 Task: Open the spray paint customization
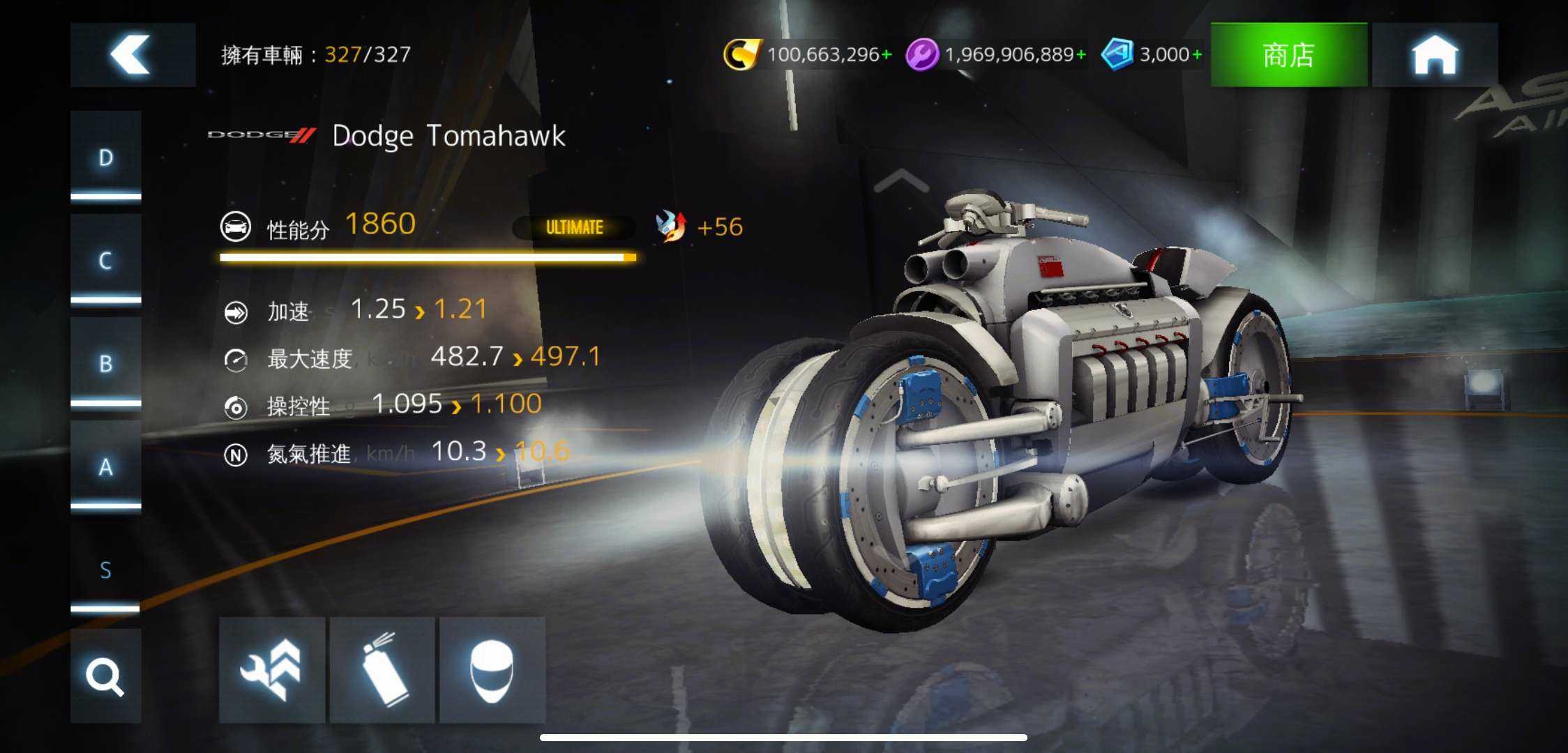[x=382, y=670]
